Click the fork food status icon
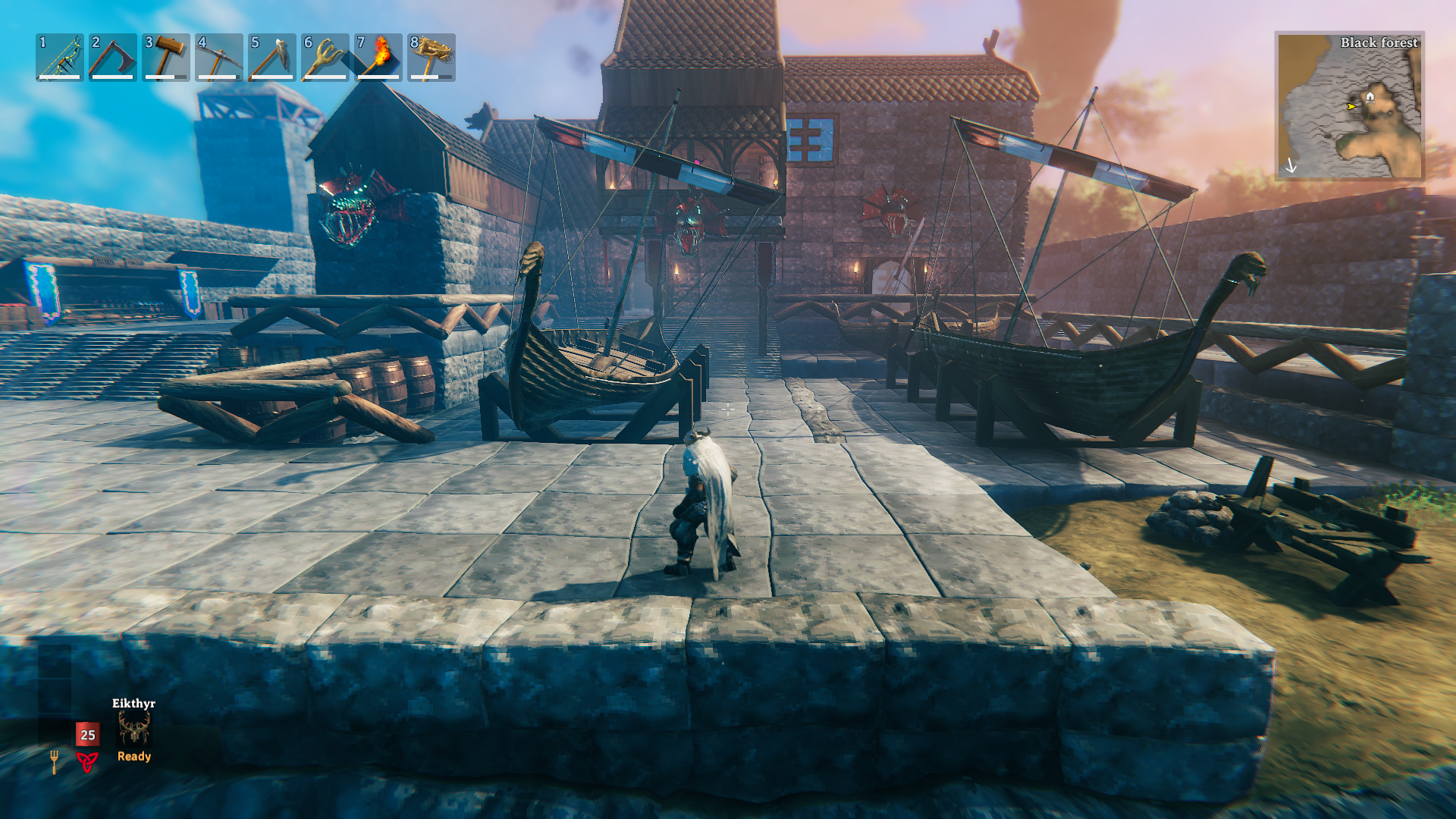This screenshot has width=1456, height=819. (55, 761)
